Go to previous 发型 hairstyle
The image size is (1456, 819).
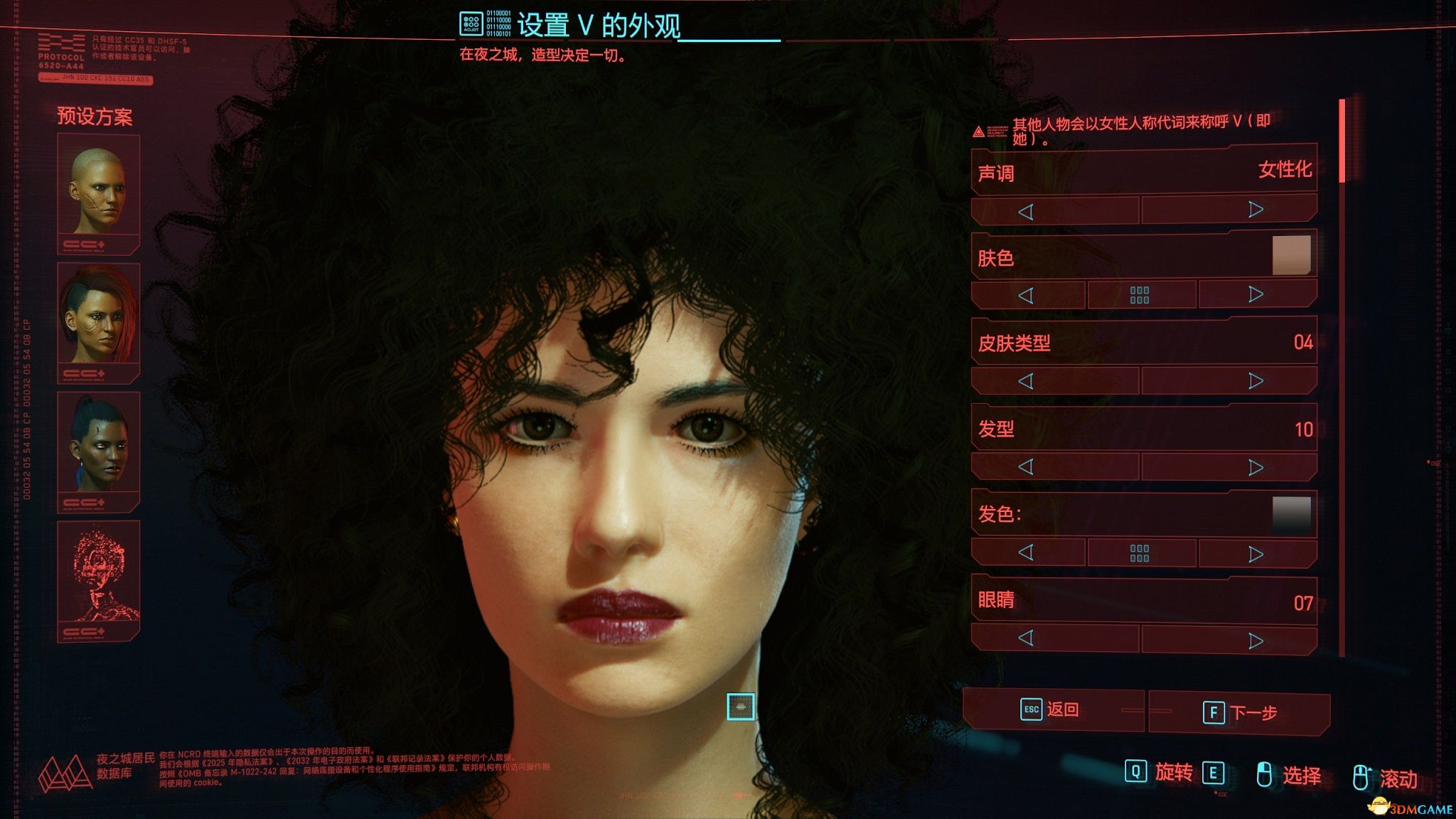1025,467
